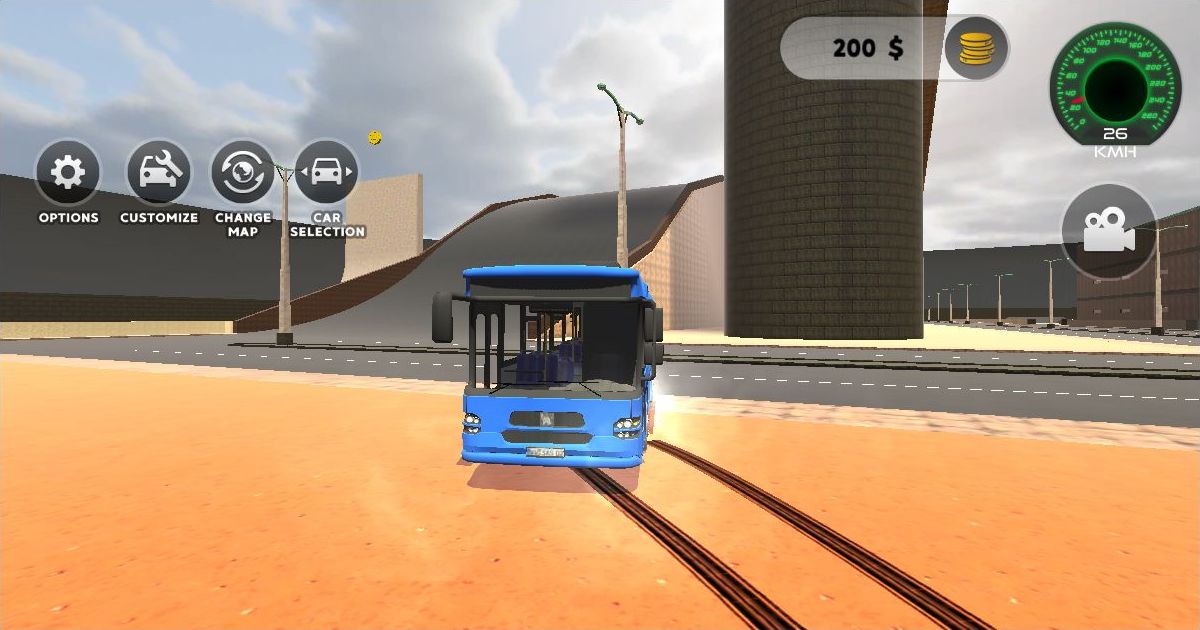Open the Options gear menu
The width and height of the screenshot is (1200, 630).
click(x=68, y=173)
